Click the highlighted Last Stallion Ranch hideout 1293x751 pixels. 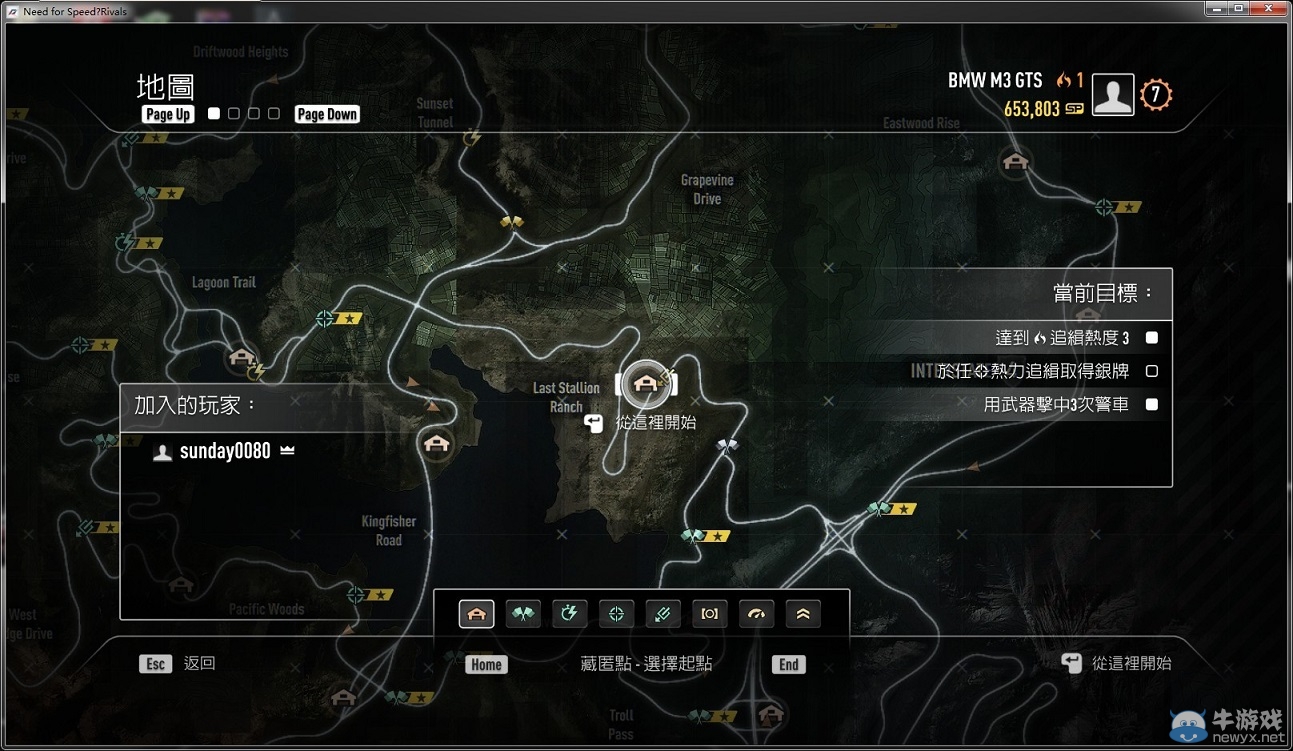(645, 382)
